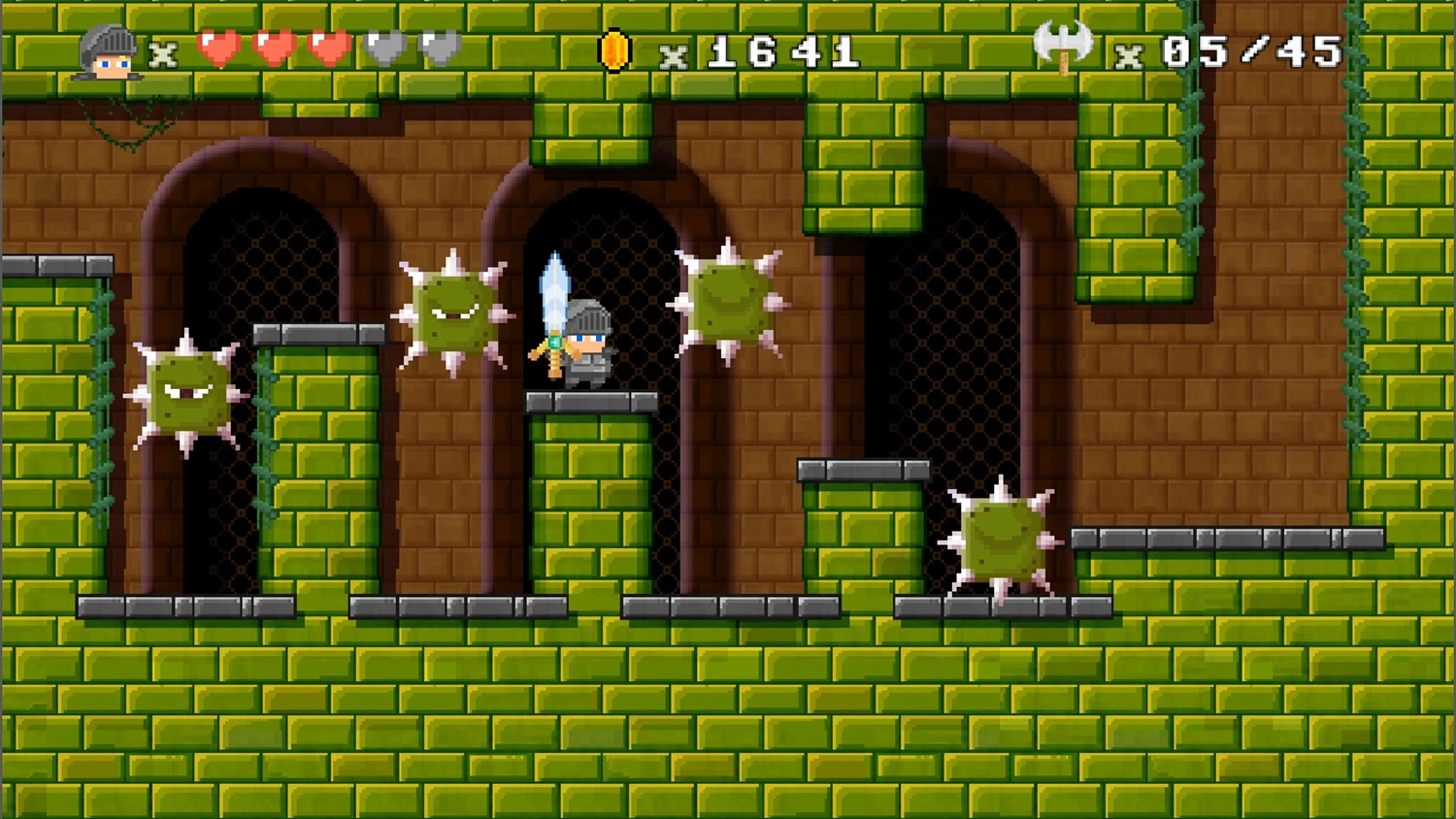This screenshot has height=819, width=1456.
Task: Click the double-bladed axe icon
Action: coord(1063,46)
